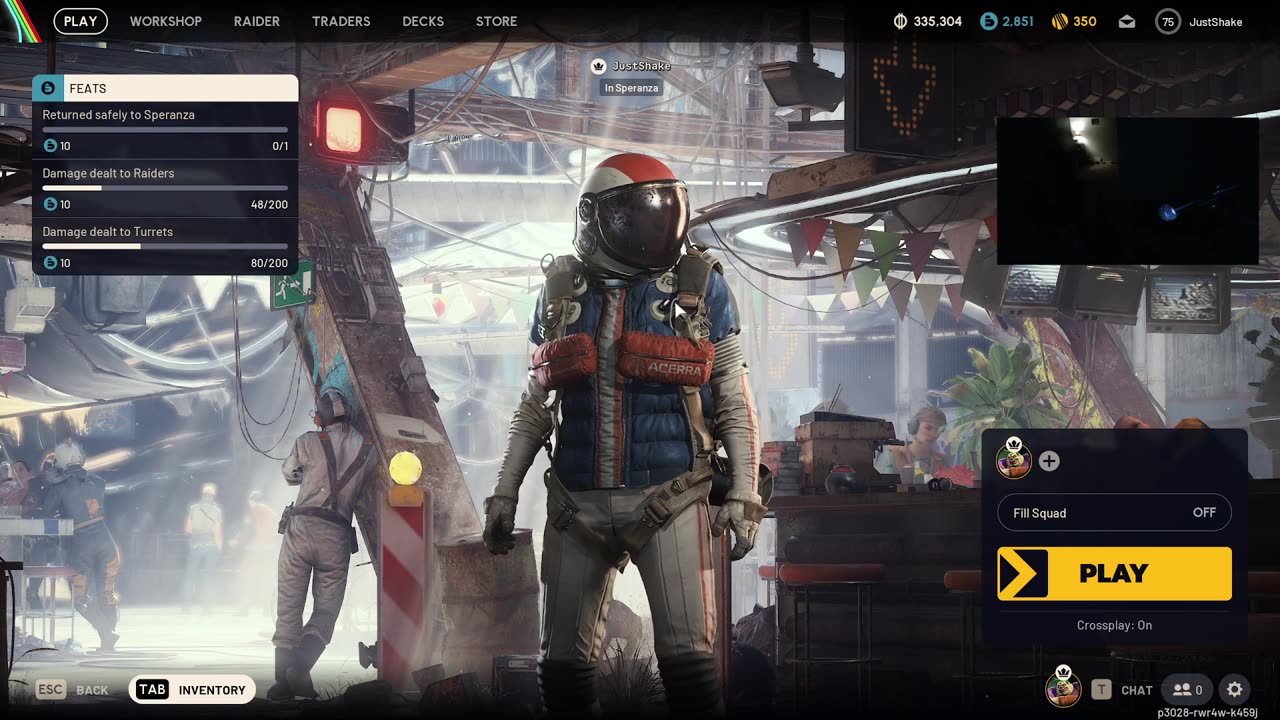Add a squad member with plus icon
The height and width of the screenshot is (720, 1280).
(x=1049, y=461)
